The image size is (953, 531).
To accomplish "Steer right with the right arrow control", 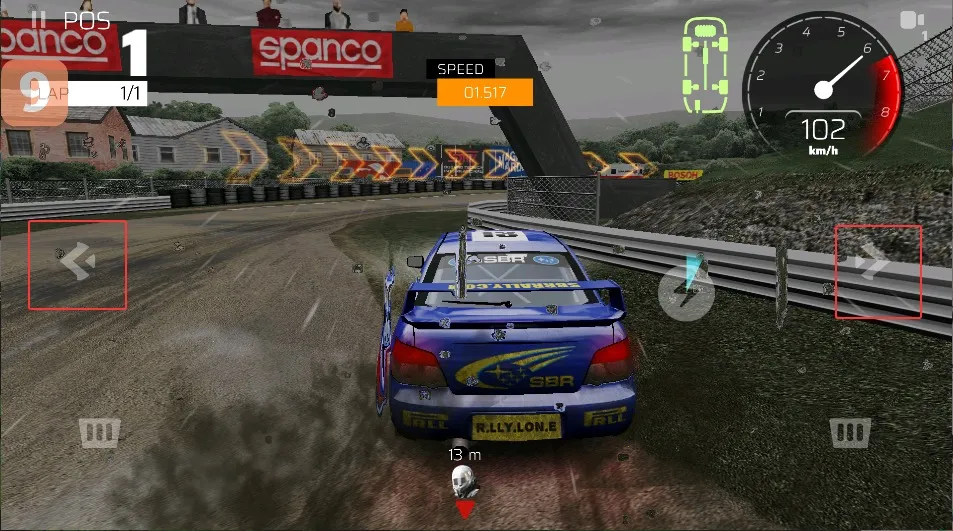I will (x=877, y=271).
